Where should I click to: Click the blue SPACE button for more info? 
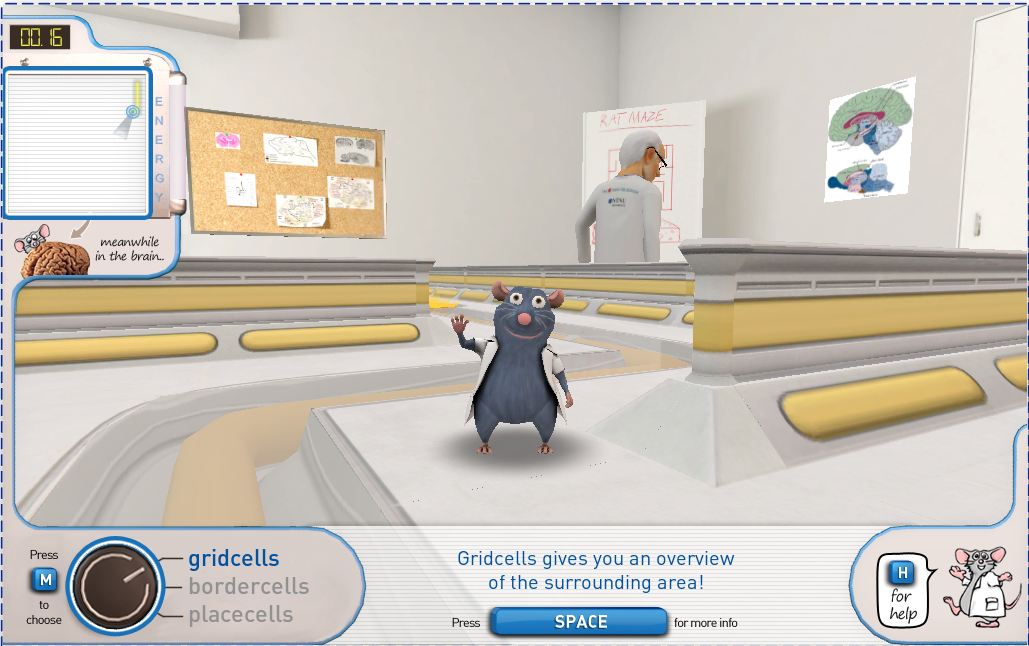pos(580,621)
